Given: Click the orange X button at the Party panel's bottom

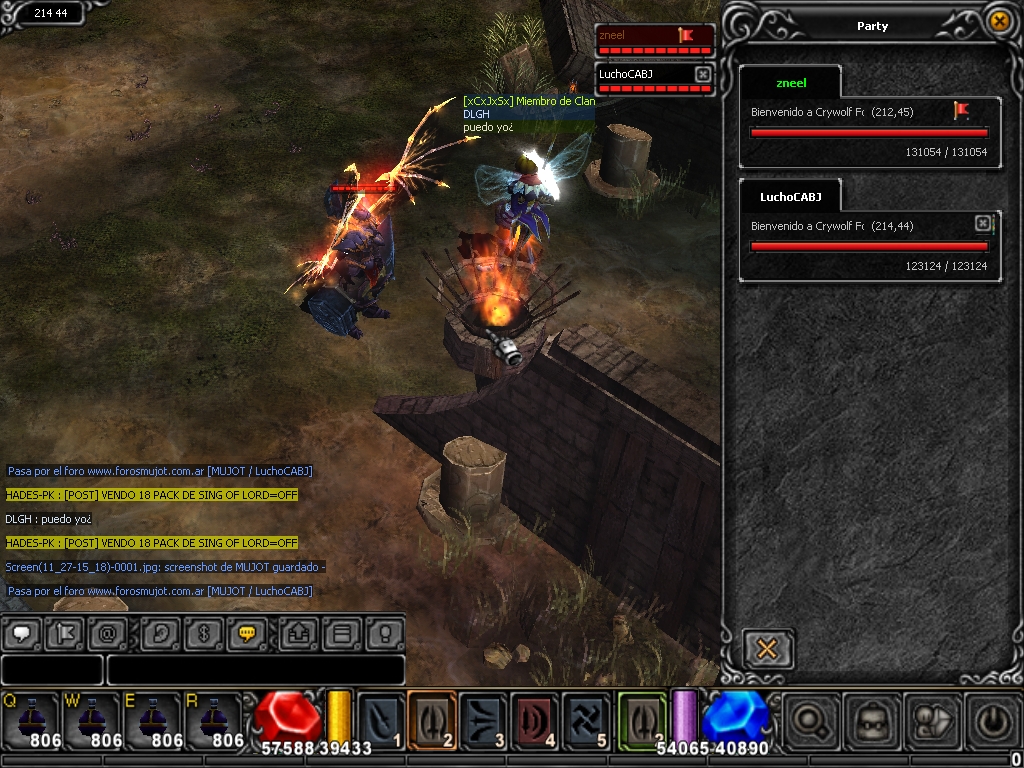Looking at the screenshot, I should [x=768, y=649].
